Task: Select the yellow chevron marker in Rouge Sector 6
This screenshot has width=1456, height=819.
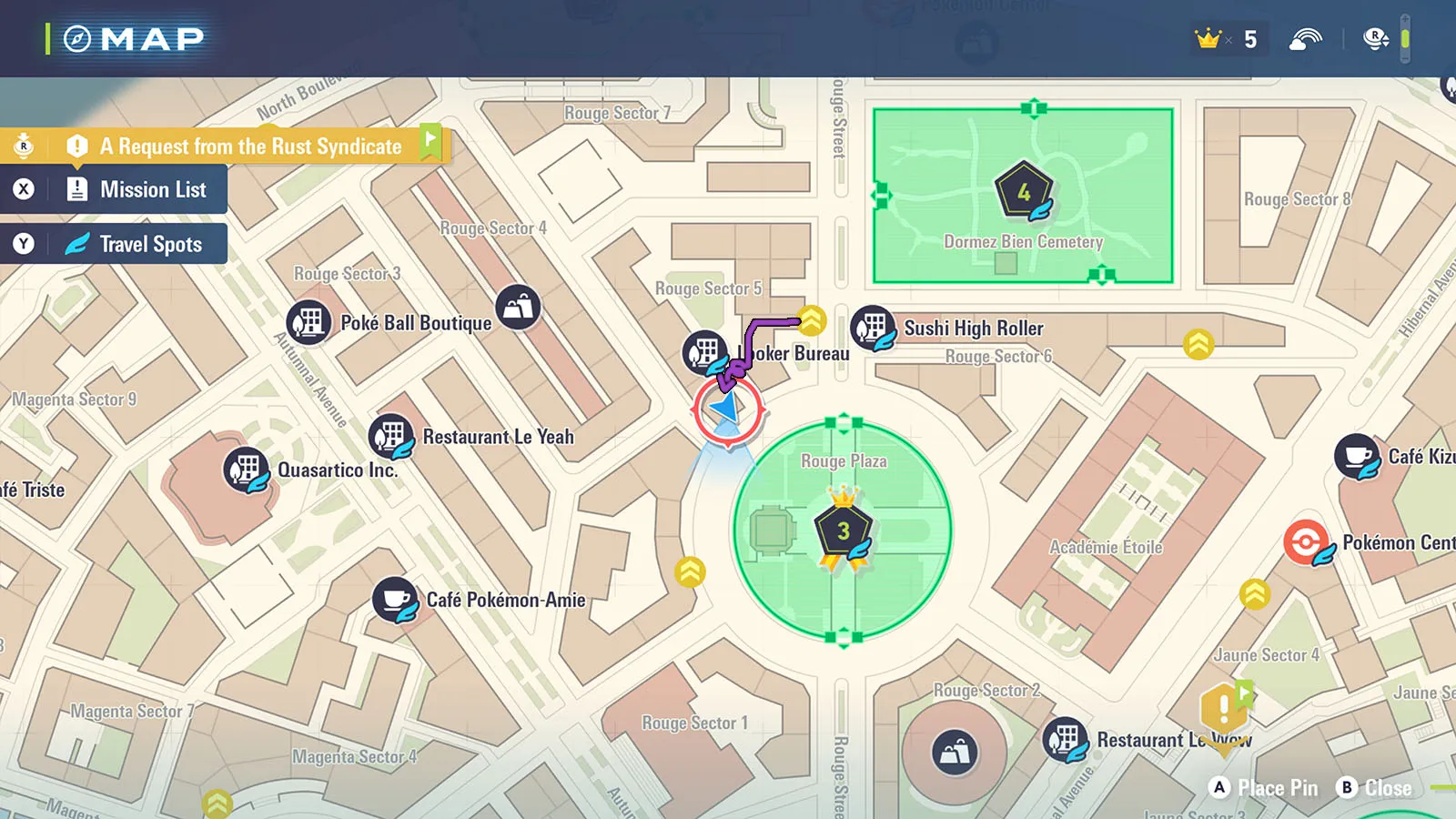Action: pyautogui.click(x=1198, y=343)
